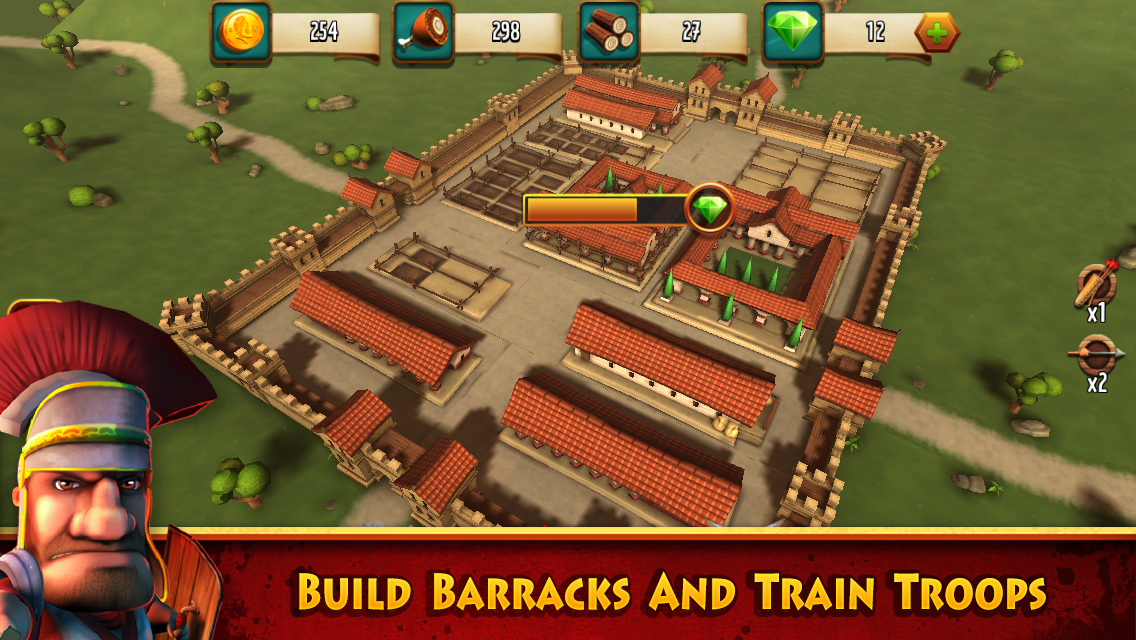Tap the gold coin resource icon
The image size is (1136, 640).
(x=241, y=32)
